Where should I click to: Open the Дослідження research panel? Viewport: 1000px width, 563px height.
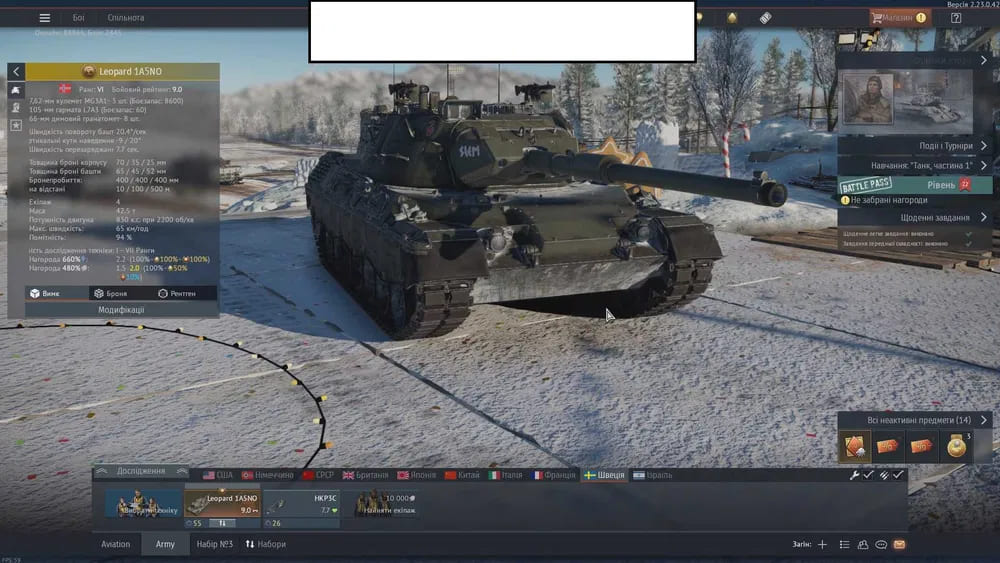141,471
